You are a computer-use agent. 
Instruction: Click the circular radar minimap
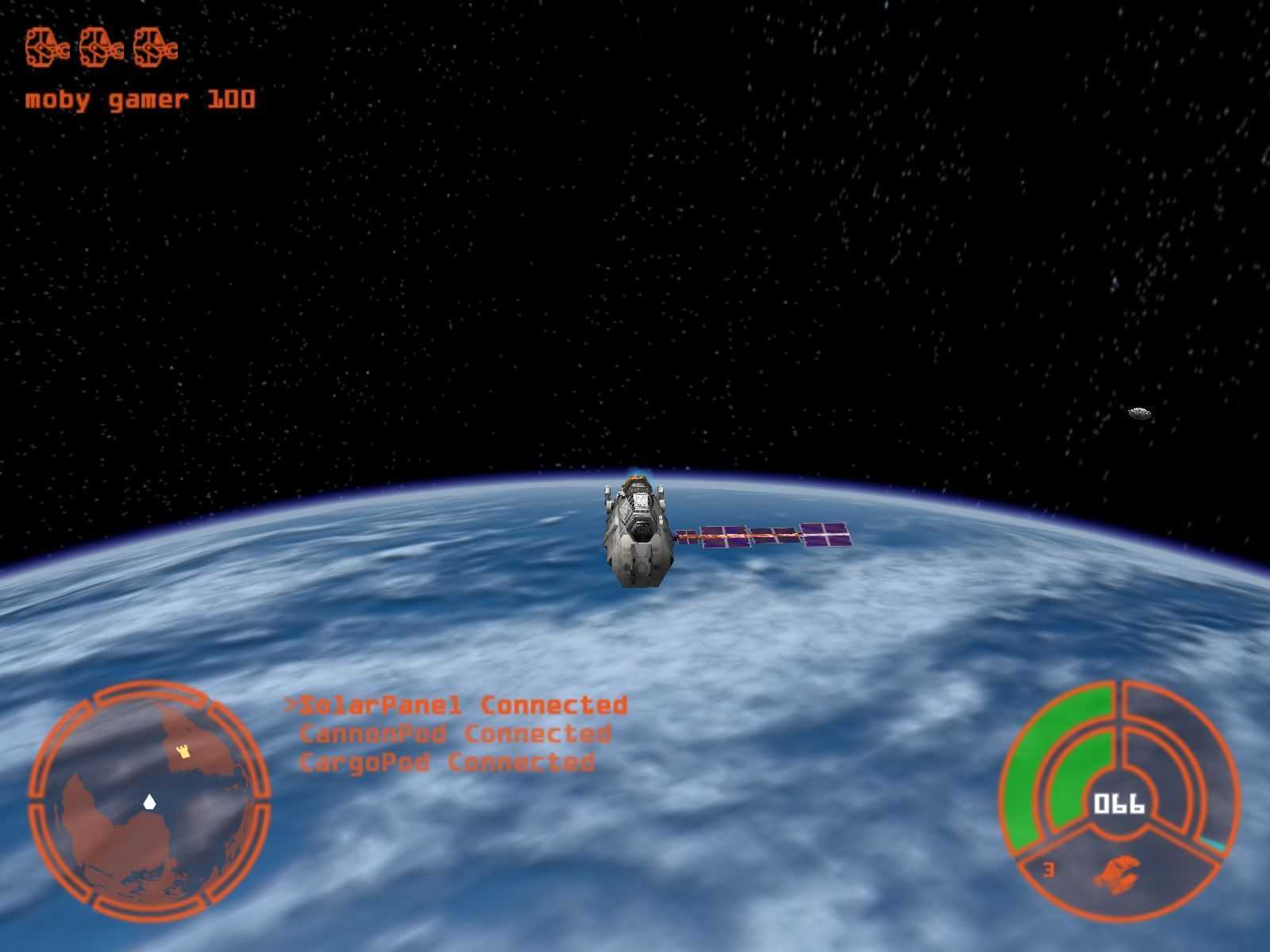[x=149, y=801]
